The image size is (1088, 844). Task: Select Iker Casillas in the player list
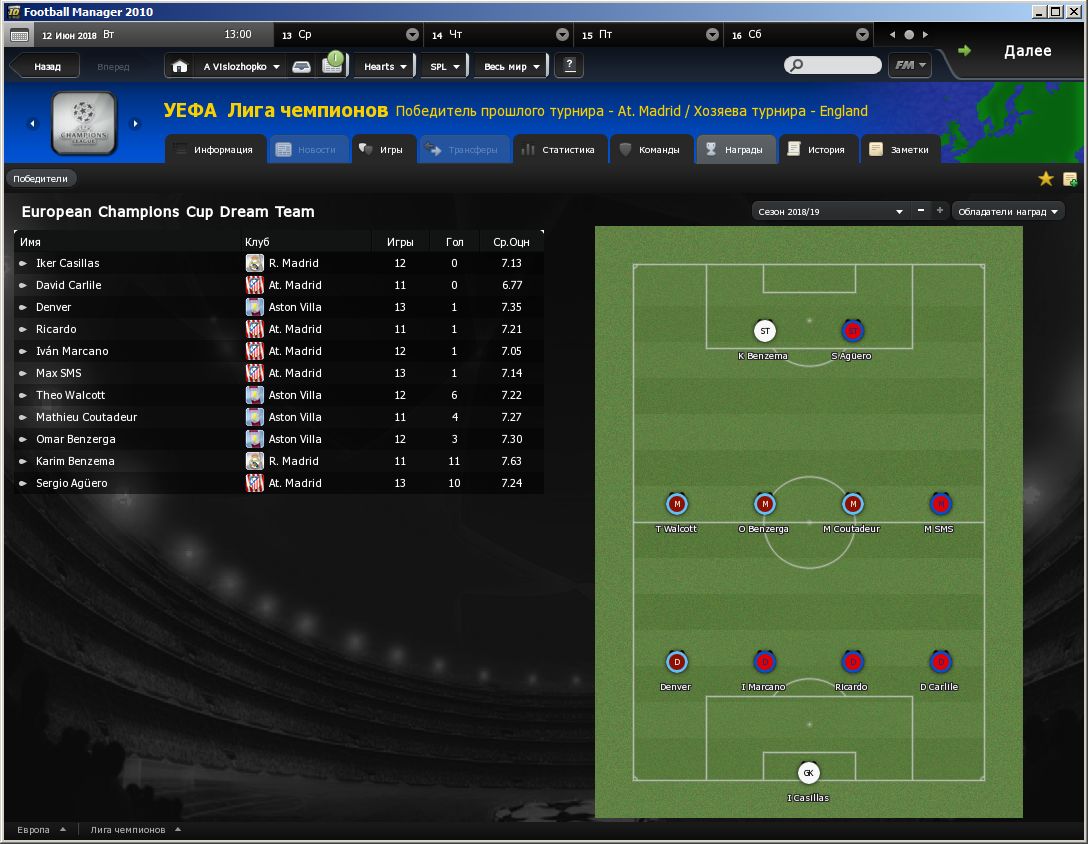[68, 263]
